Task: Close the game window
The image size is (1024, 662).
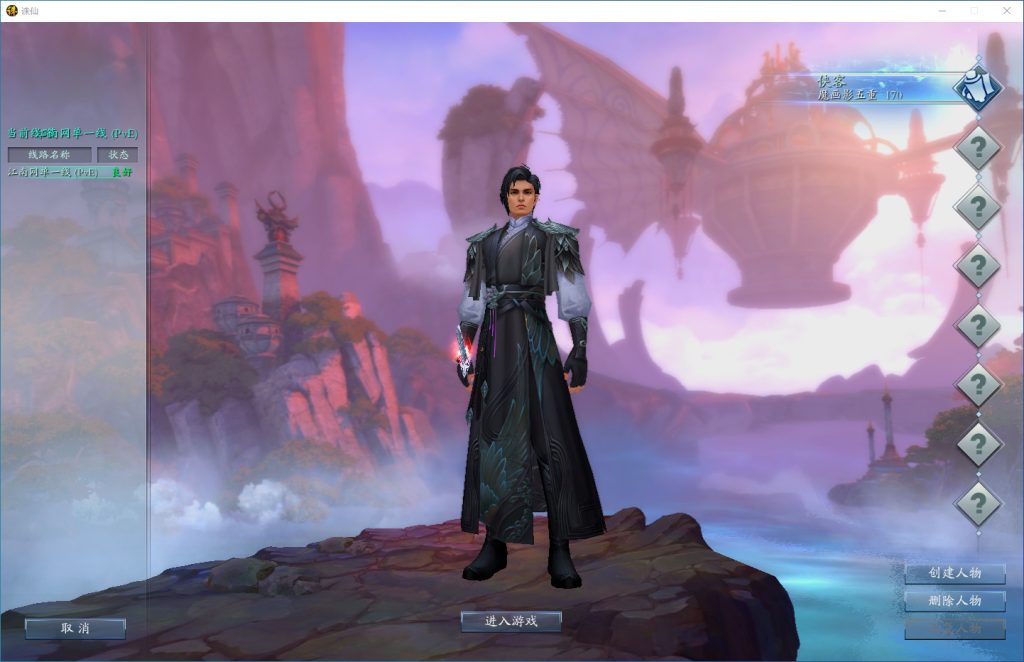Action: [x=1005, y=10]
